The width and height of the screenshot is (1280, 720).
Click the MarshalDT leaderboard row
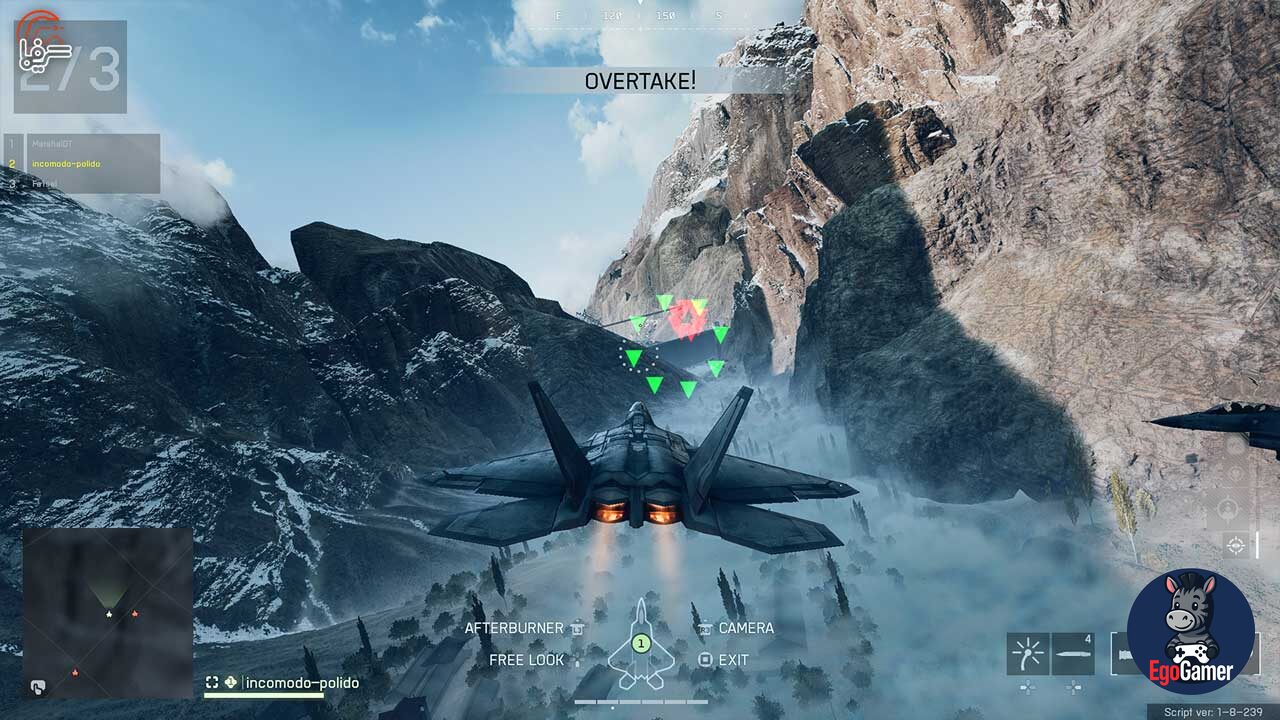[82, 144]
